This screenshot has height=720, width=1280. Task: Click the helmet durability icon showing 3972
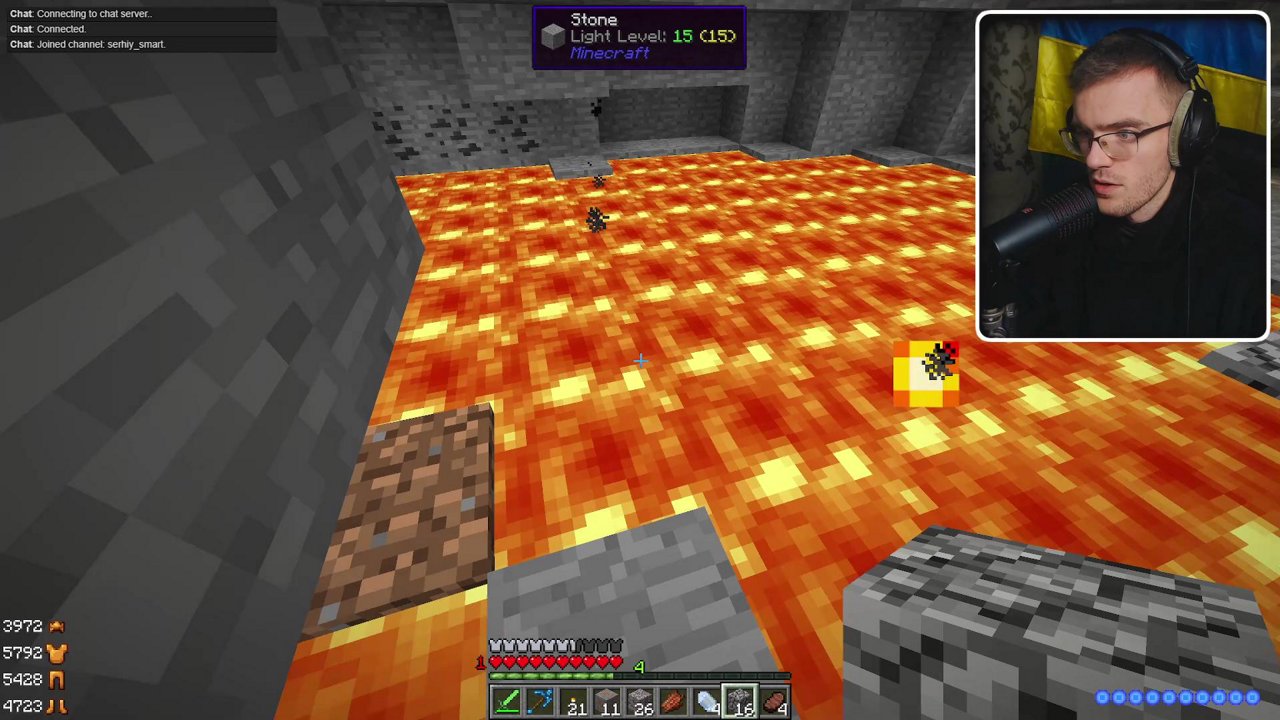[x=56, y=625]
